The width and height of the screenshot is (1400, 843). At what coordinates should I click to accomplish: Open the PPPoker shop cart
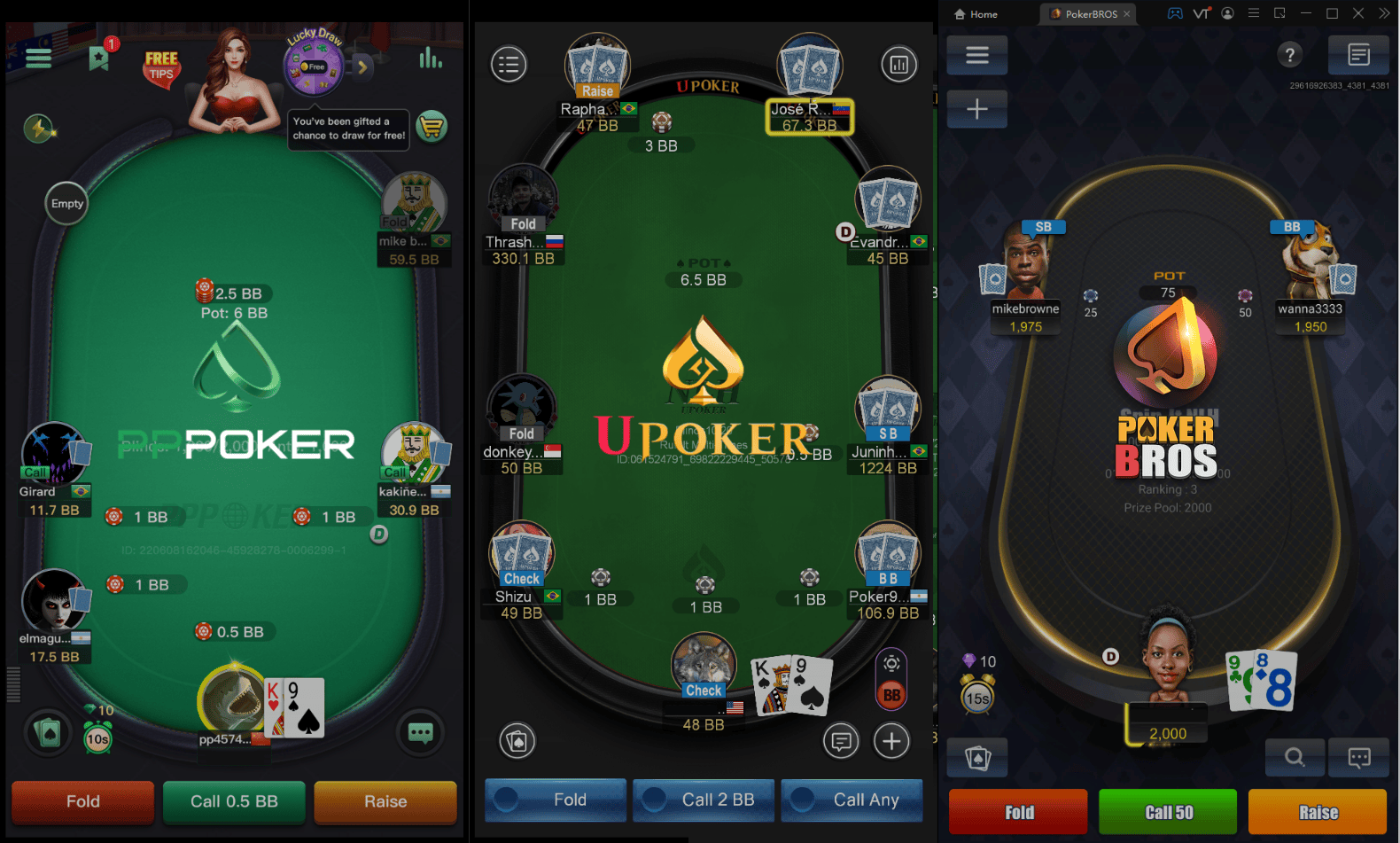(x=432, y=127)
